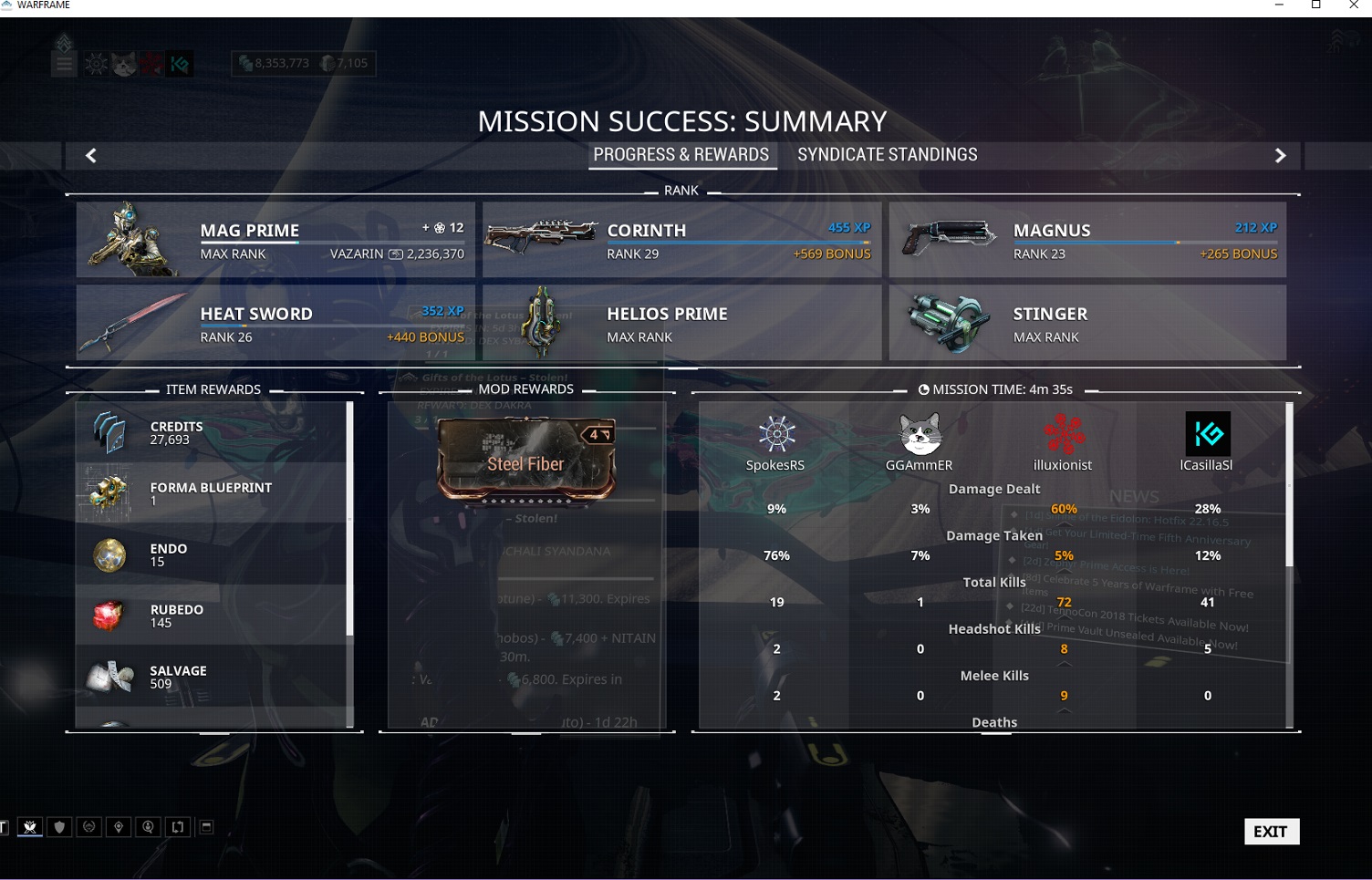
Task: Click the Forma Blueprint reward row
Action: coord(212,493)
